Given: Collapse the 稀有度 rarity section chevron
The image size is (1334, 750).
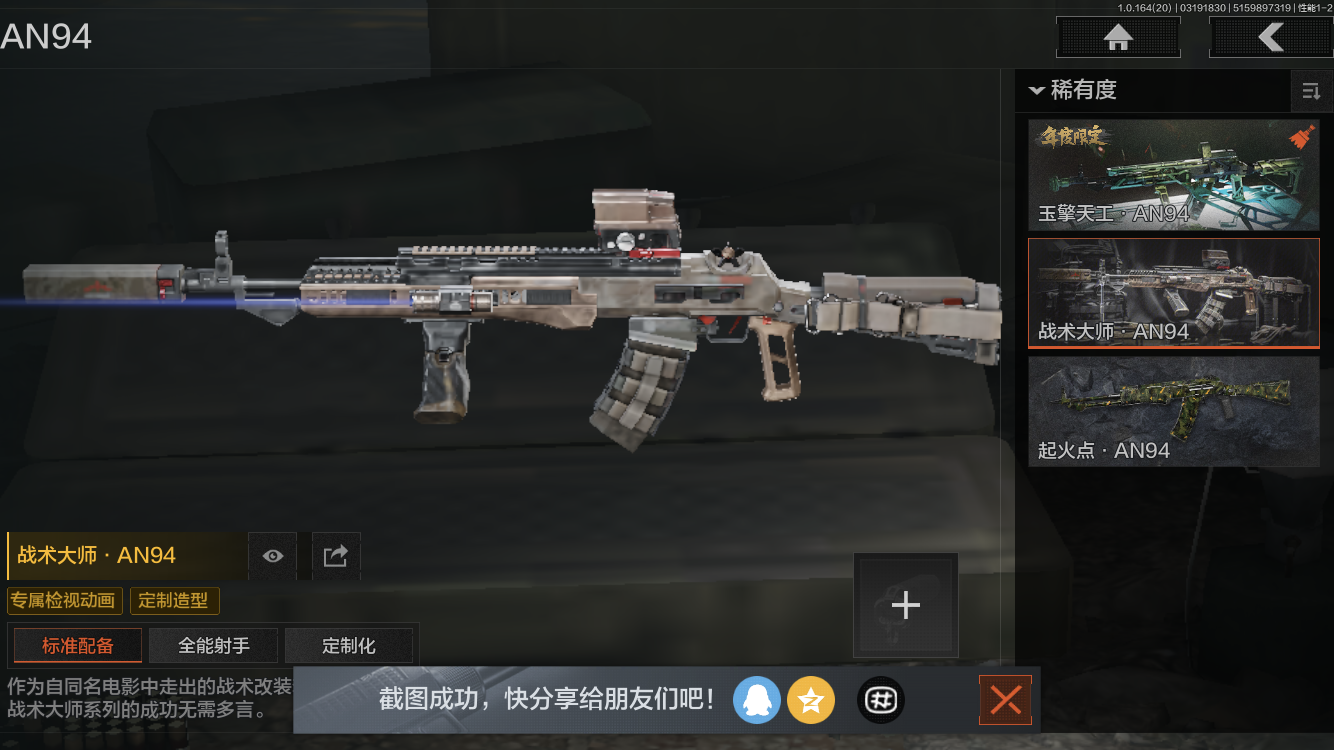Looking at the screenshot, I should (x=1036, y=91).
